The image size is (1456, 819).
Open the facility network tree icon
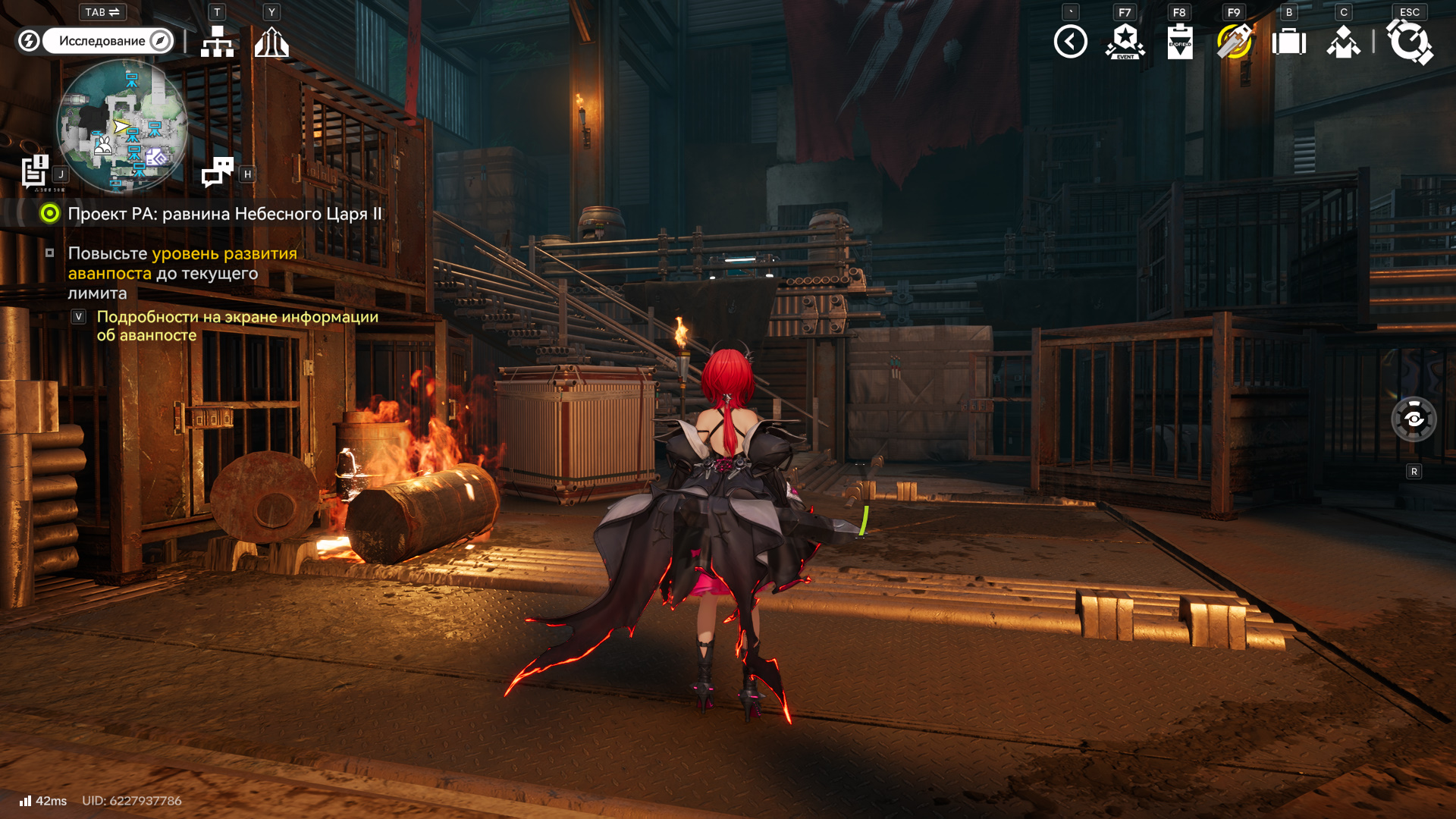(x=217, y=42)
